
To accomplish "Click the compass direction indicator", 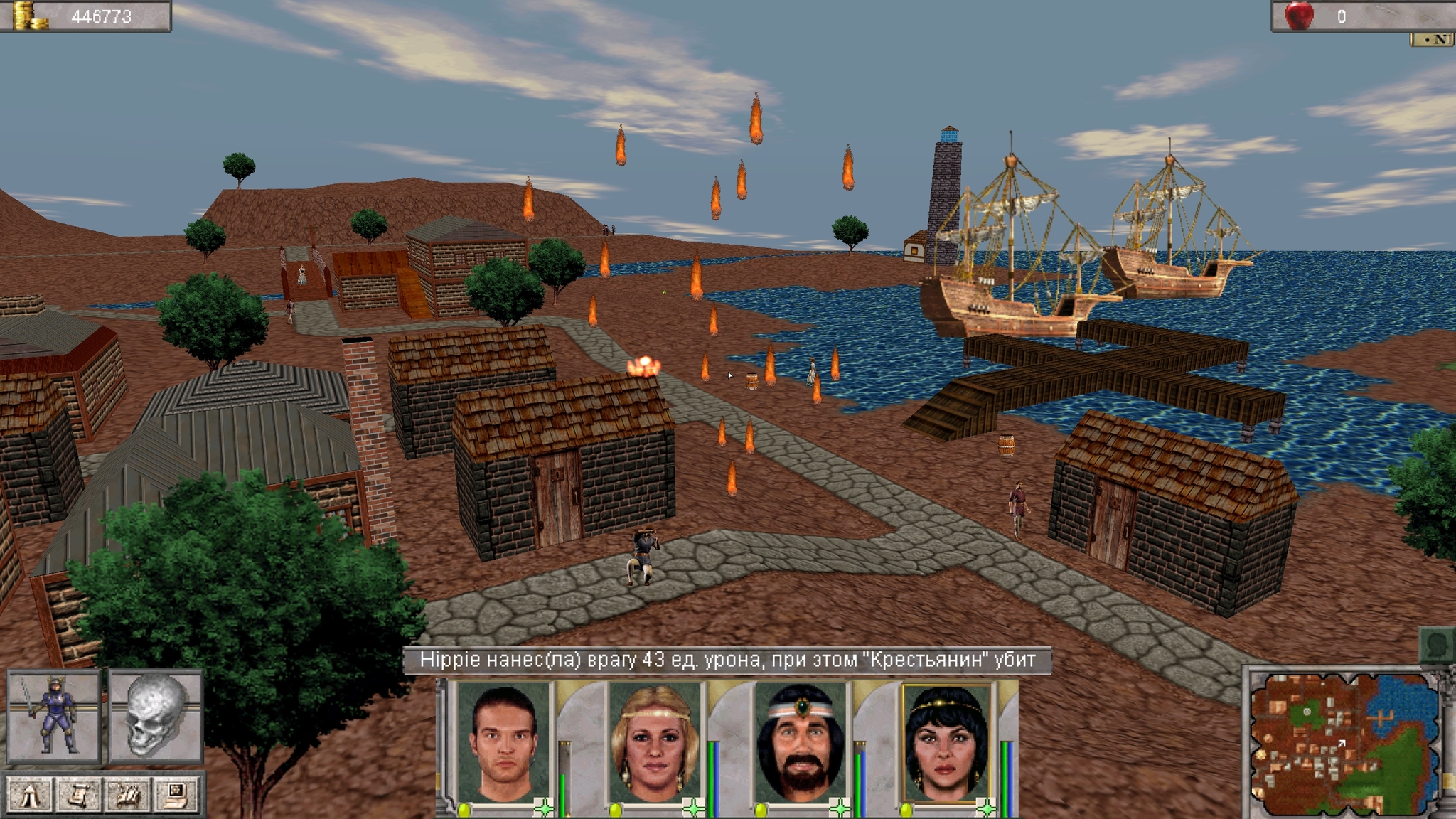I will (1432, 40).
